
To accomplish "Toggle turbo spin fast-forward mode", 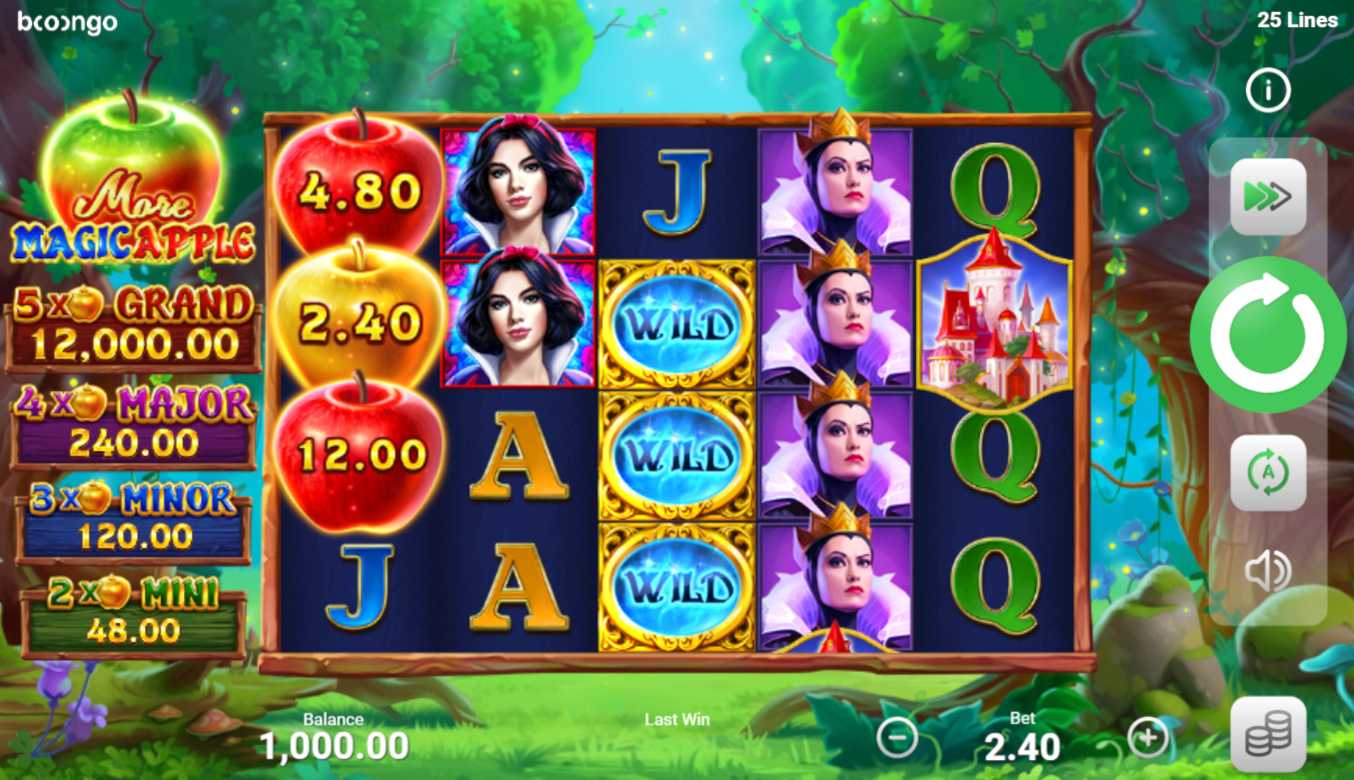I will (1267, 197).
